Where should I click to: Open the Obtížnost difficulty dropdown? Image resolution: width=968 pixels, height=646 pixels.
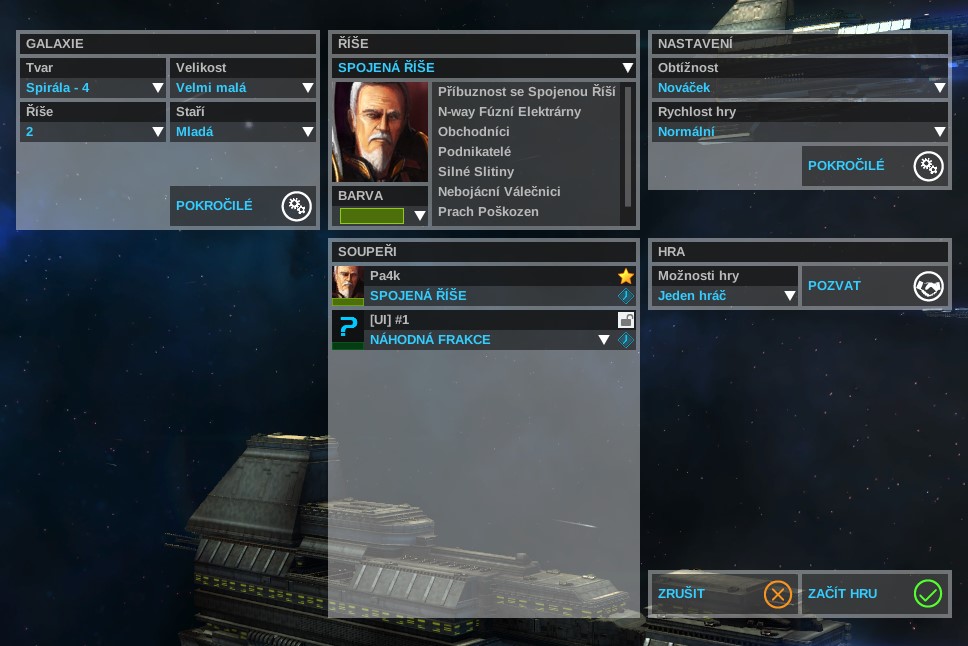[799, 88]
